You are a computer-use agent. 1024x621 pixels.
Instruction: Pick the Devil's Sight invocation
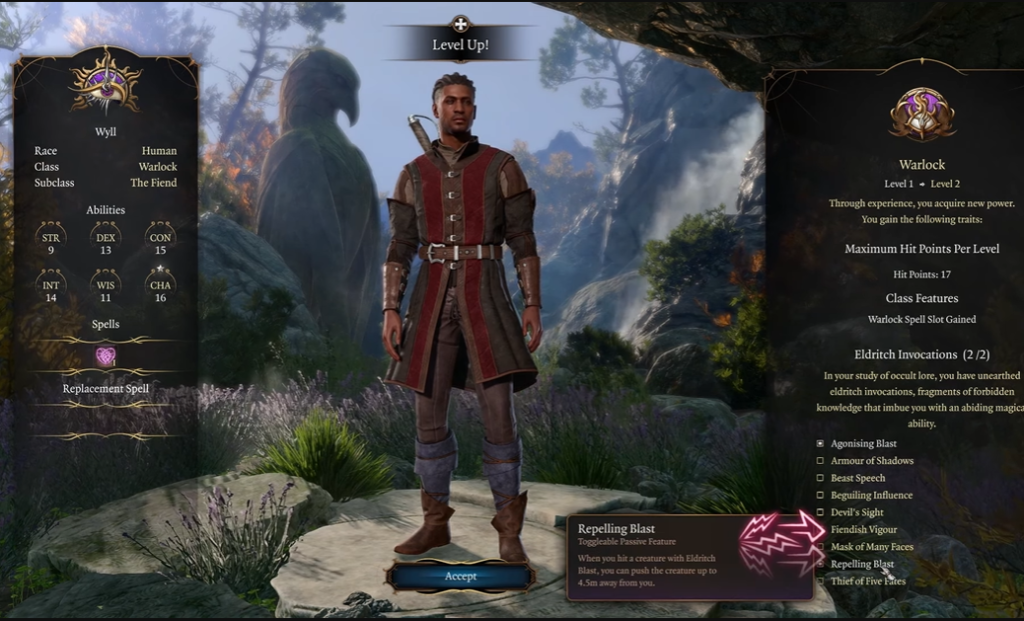821,512
